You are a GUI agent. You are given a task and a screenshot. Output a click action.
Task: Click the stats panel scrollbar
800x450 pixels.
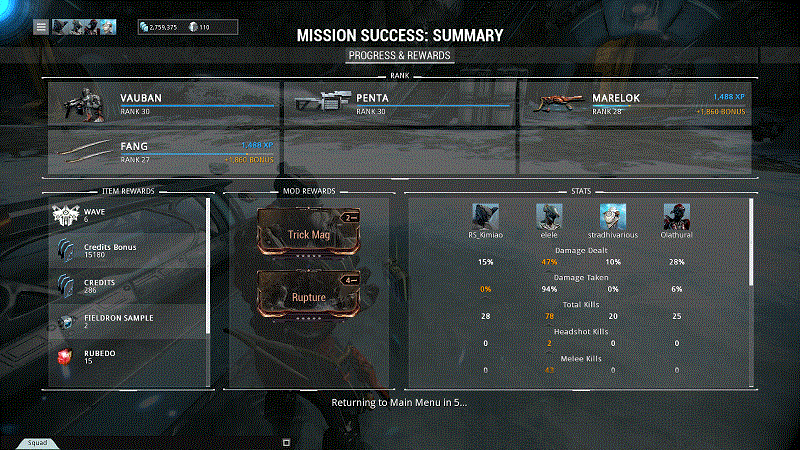(751, 240)
